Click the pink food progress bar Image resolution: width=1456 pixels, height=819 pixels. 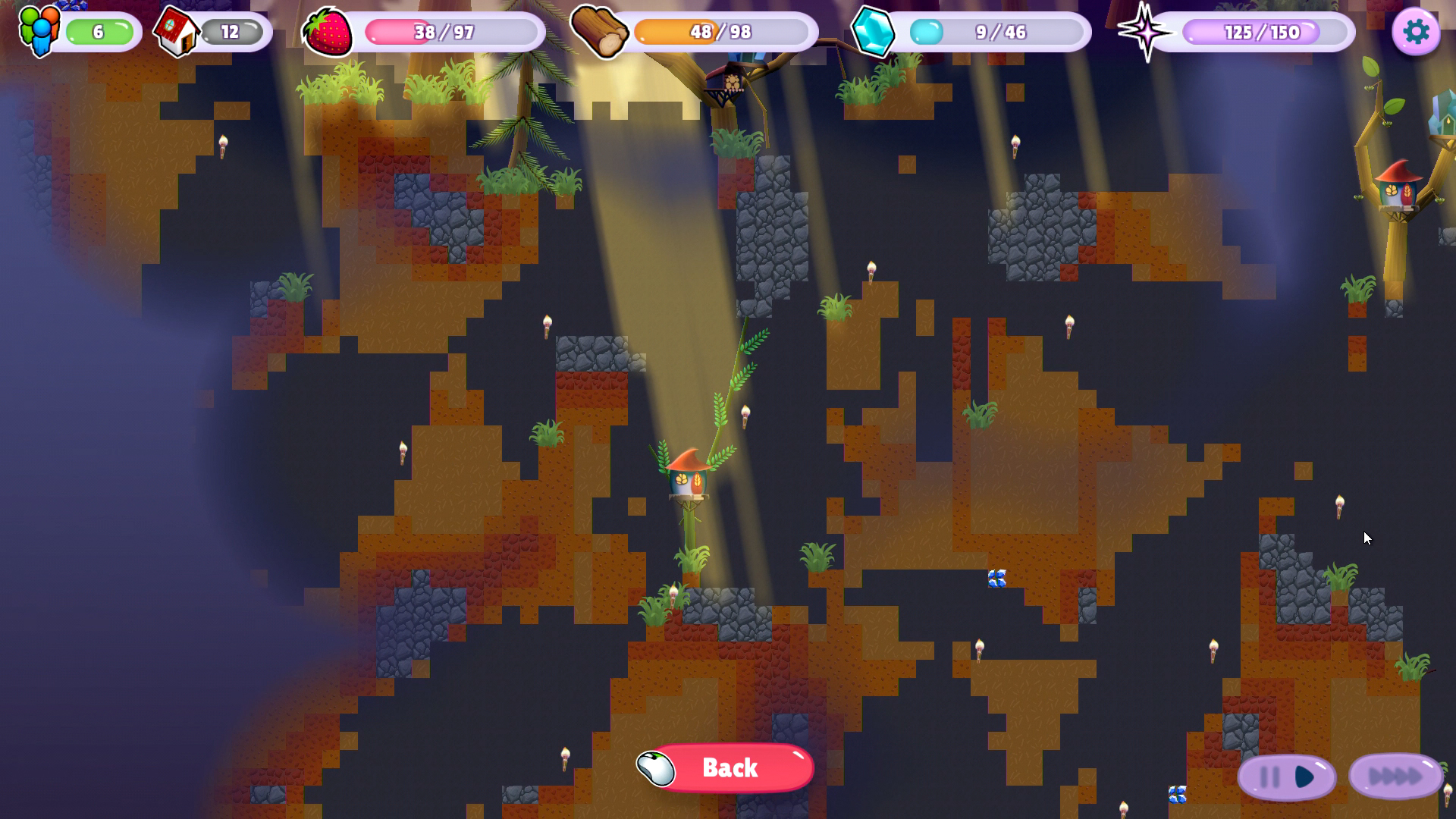coord(447,32)
